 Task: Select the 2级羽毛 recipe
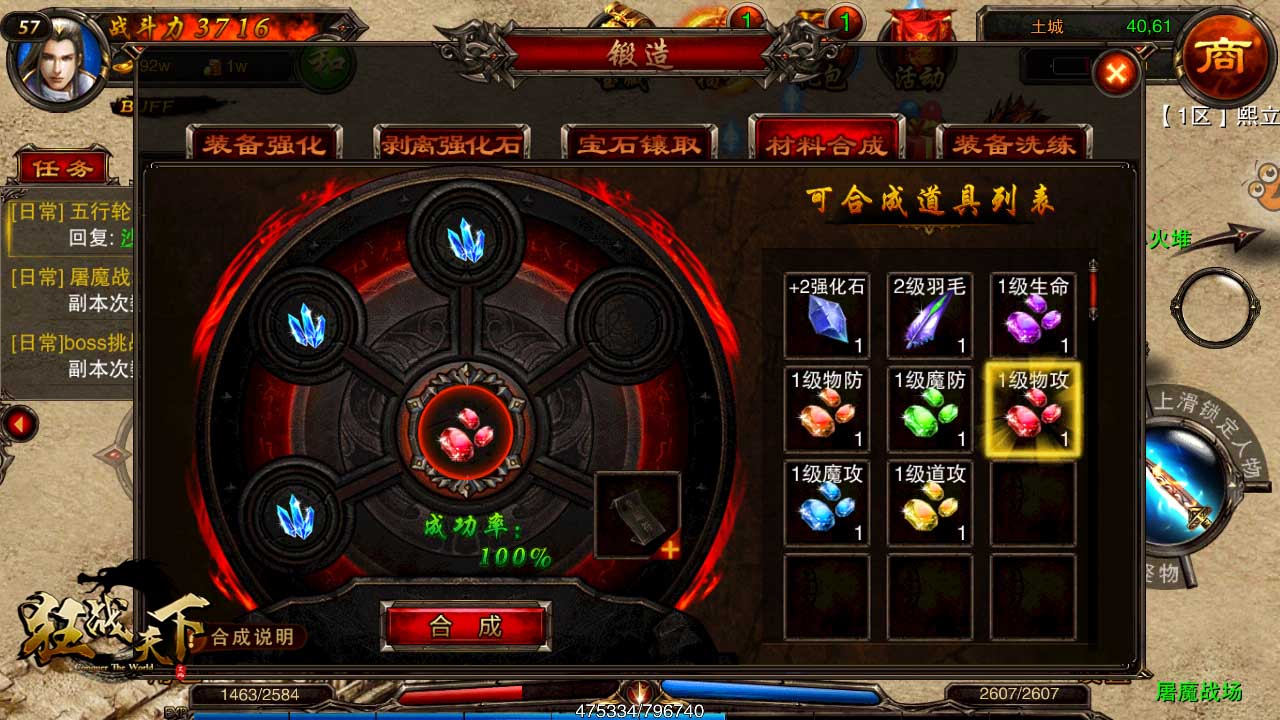point(930,316)
